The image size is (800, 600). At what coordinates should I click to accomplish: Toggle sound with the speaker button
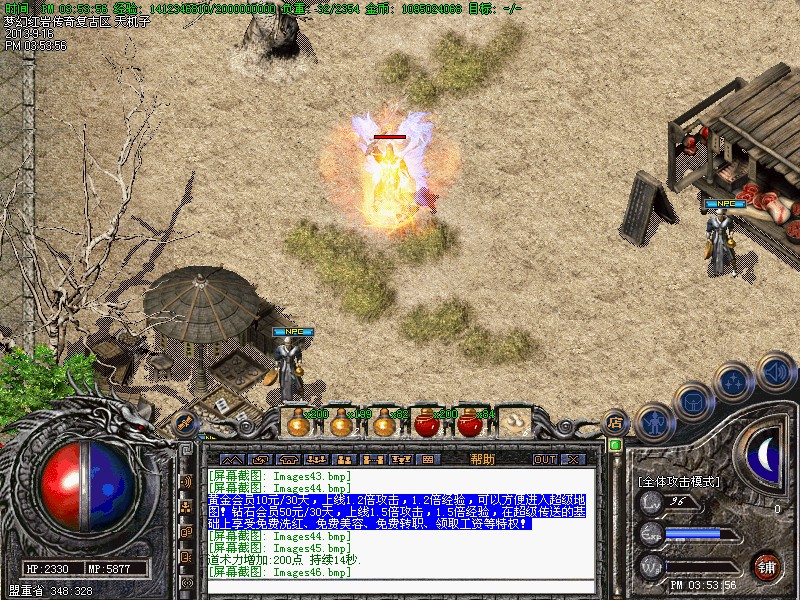(775, 370)
